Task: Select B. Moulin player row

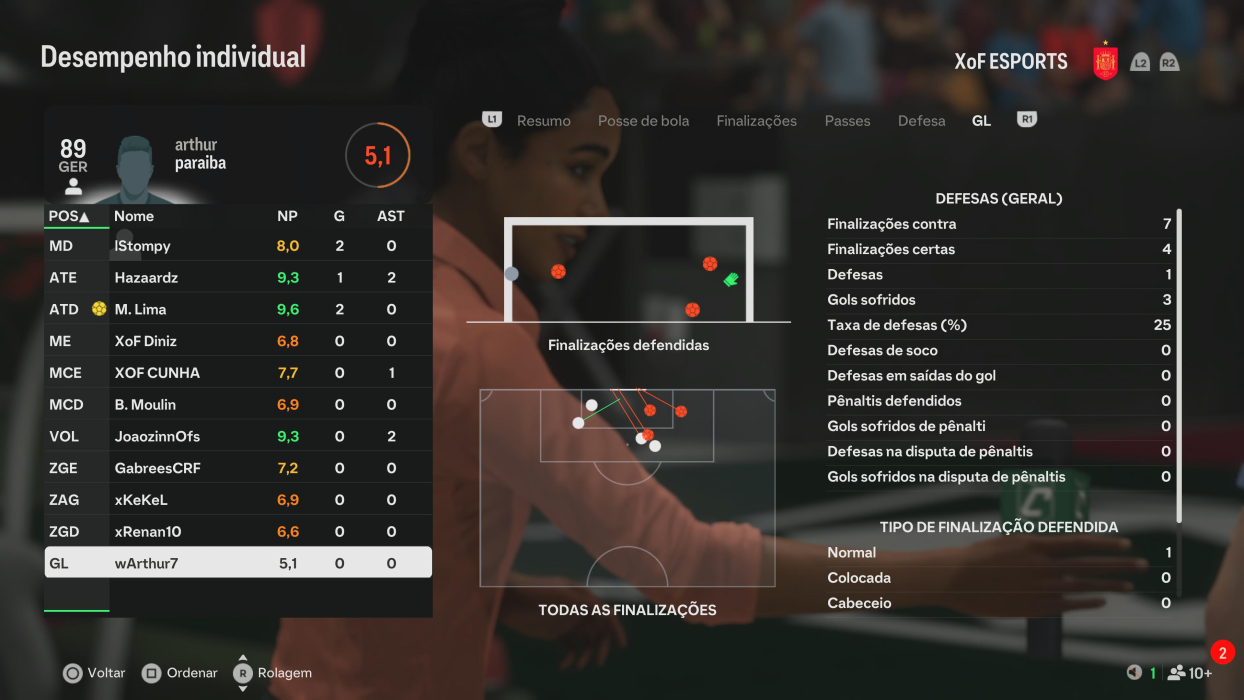Action: coord(238,405)
